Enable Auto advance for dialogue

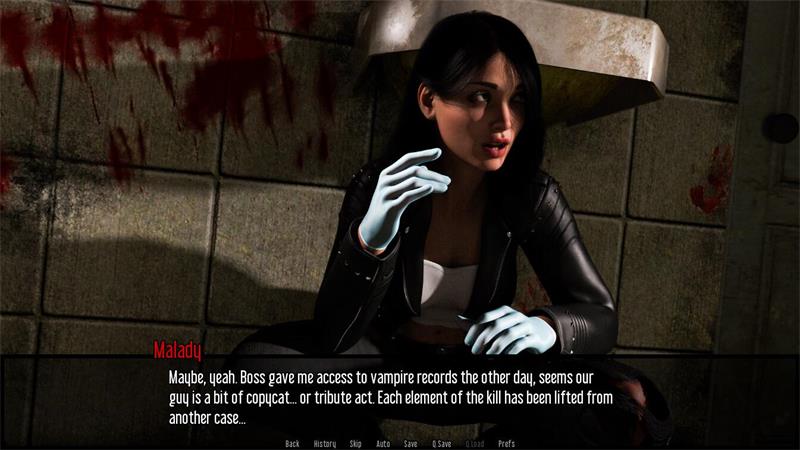tap(383, 443)
